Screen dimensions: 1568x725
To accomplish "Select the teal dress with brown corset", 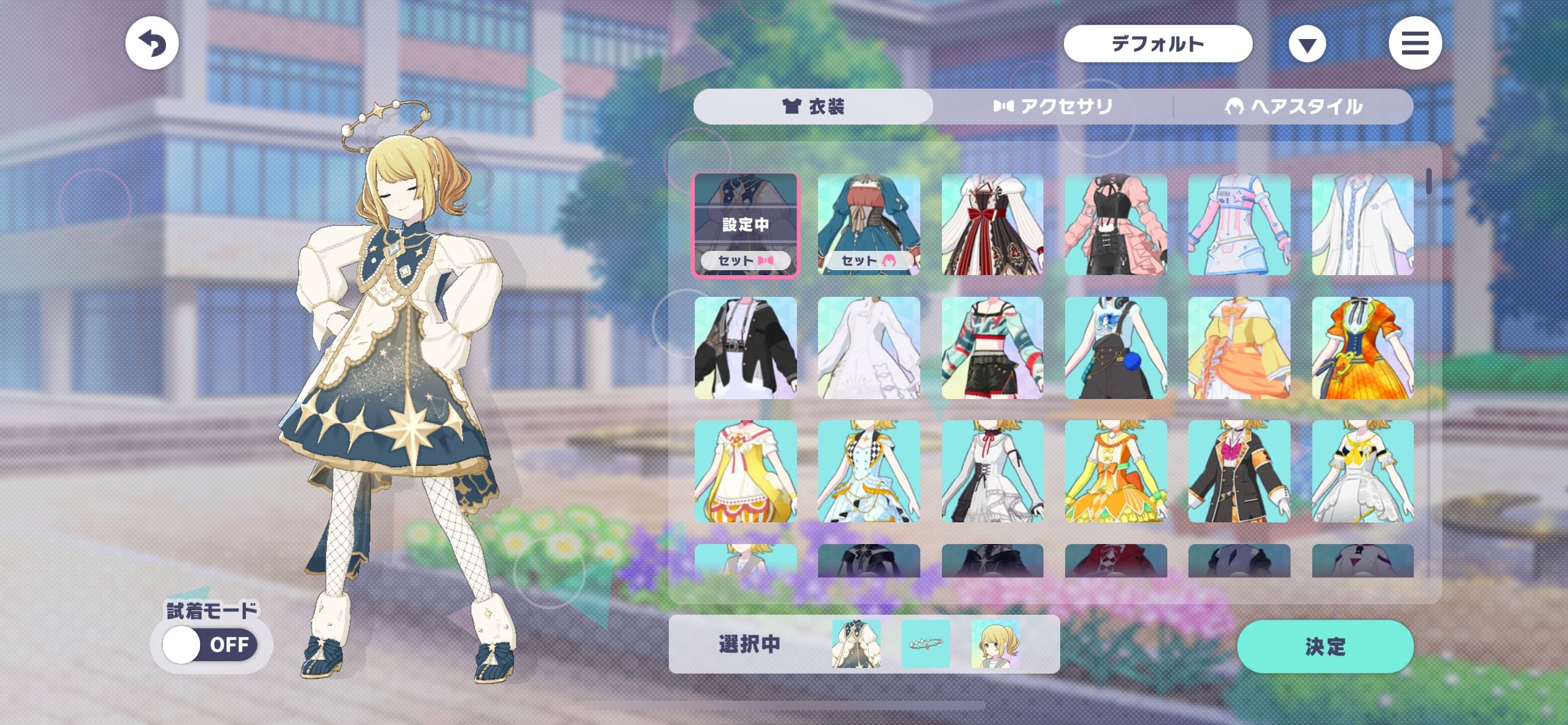I will pos(869,224).
